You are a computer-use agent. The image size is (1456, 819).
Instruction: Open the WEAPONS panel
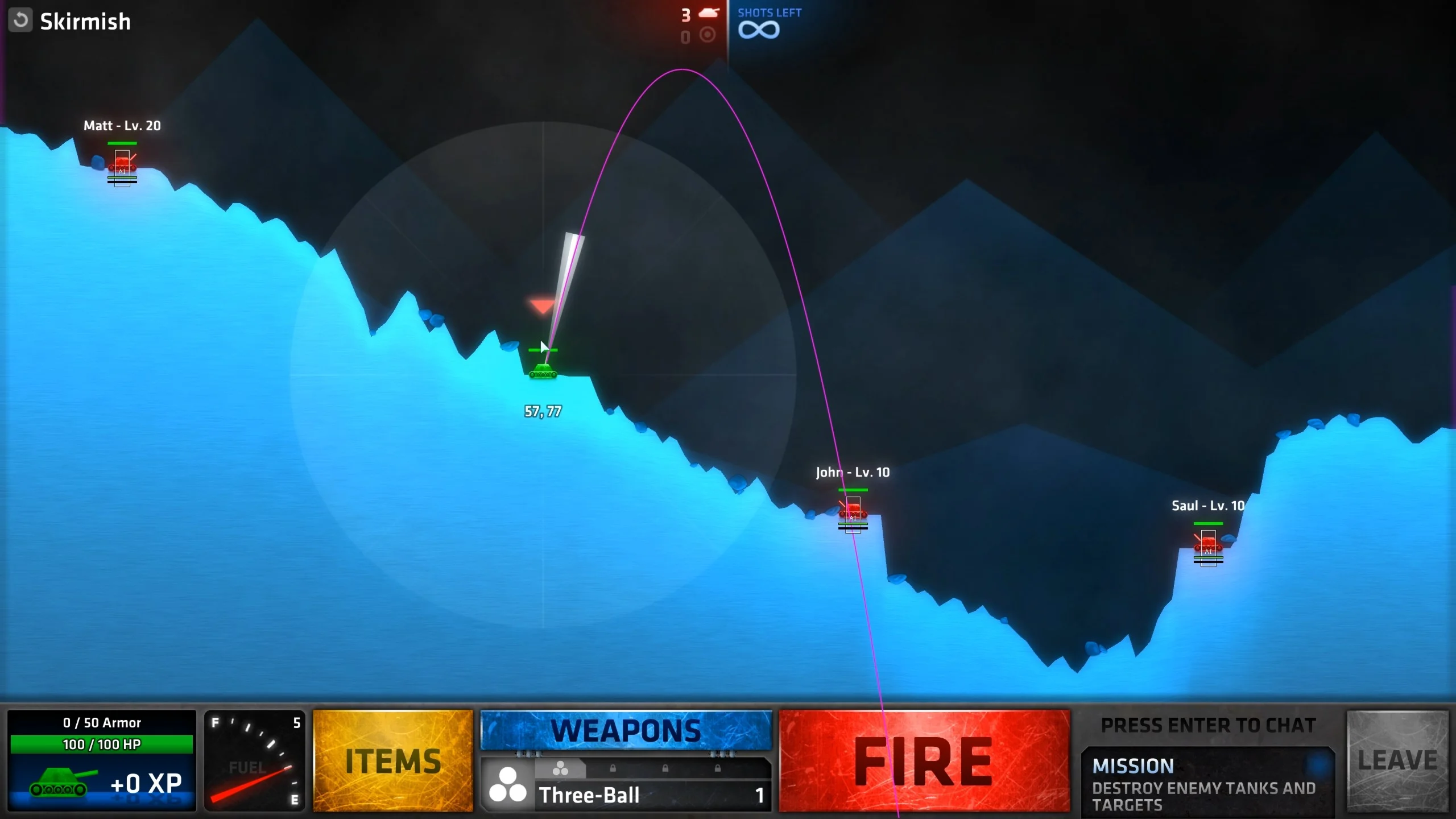[626, 731]
